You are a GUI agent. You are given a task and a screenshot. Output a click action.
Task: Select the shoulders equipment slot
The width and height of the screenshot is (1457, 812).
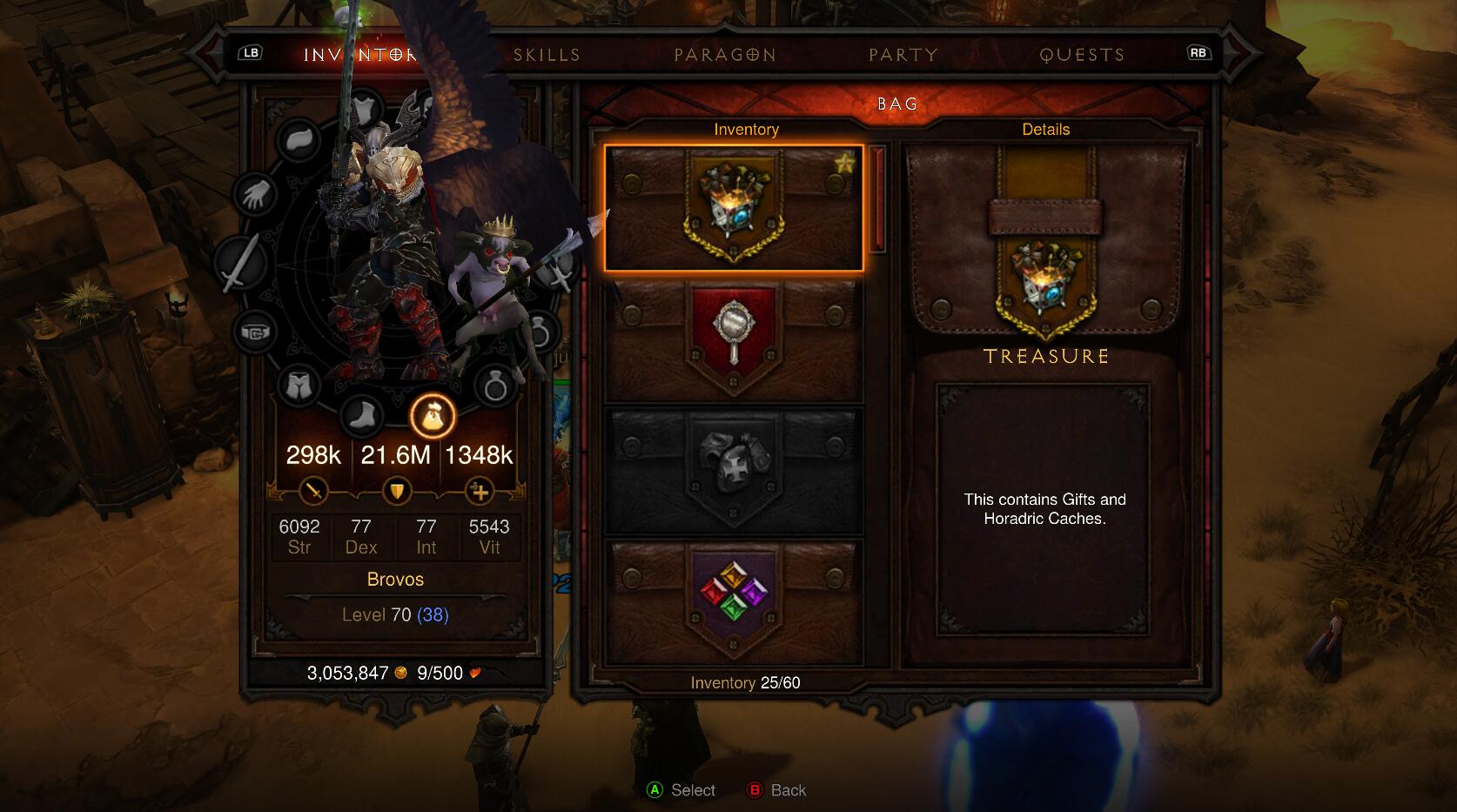pos(299,139)
